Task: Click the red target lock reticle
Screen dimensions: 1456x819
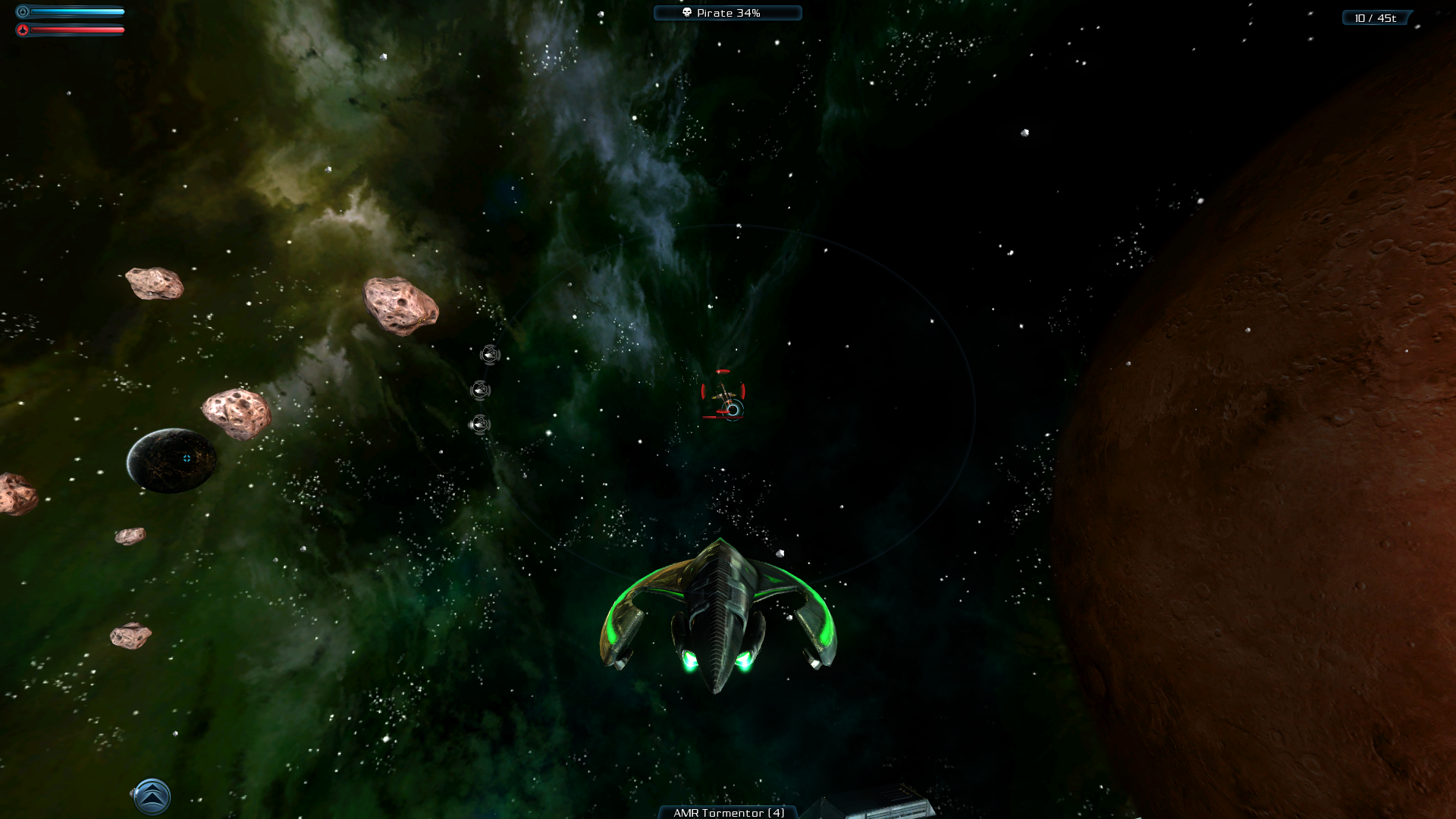Action: click(723, 393)
